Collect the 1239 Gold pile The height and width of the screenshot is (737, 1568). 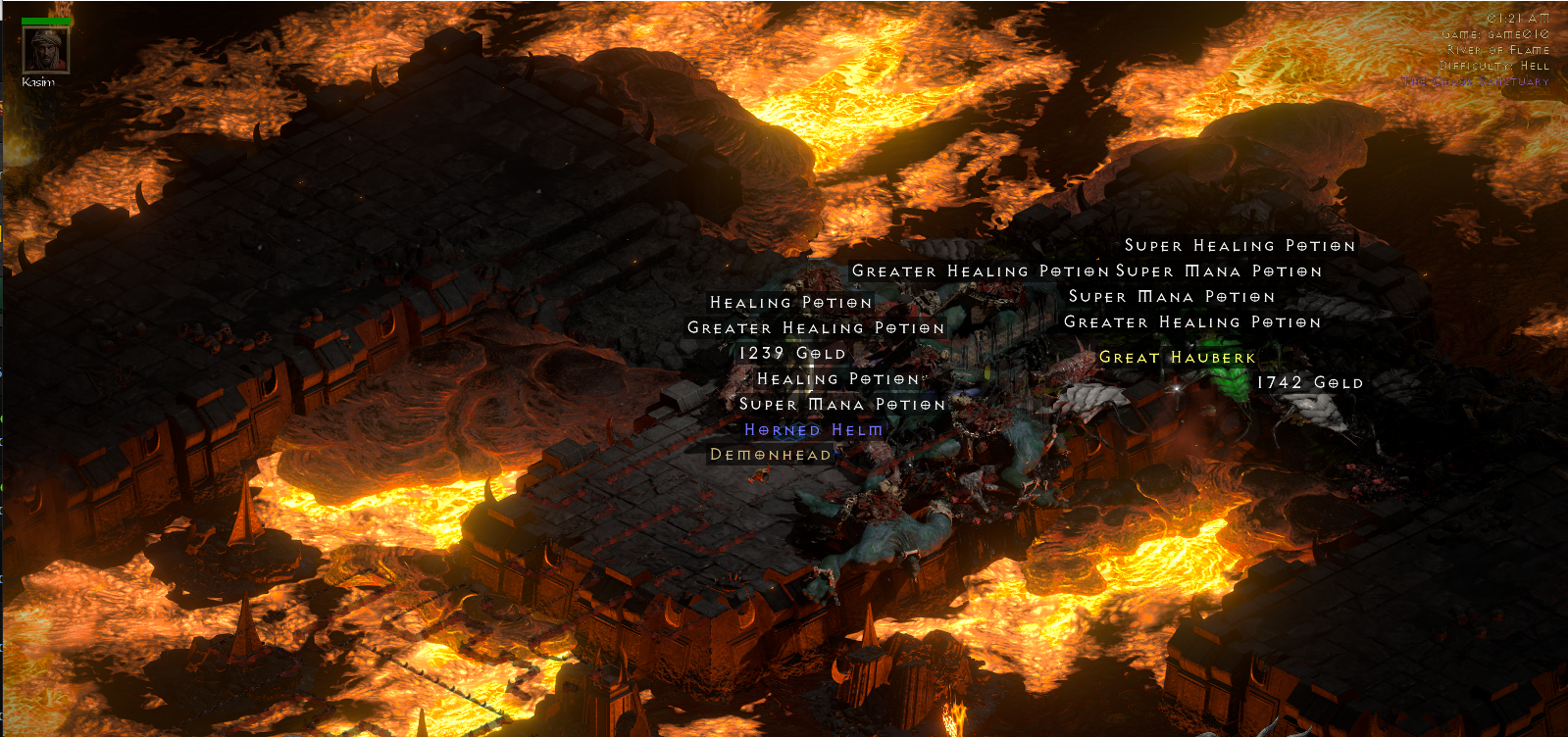coord(790,353)
